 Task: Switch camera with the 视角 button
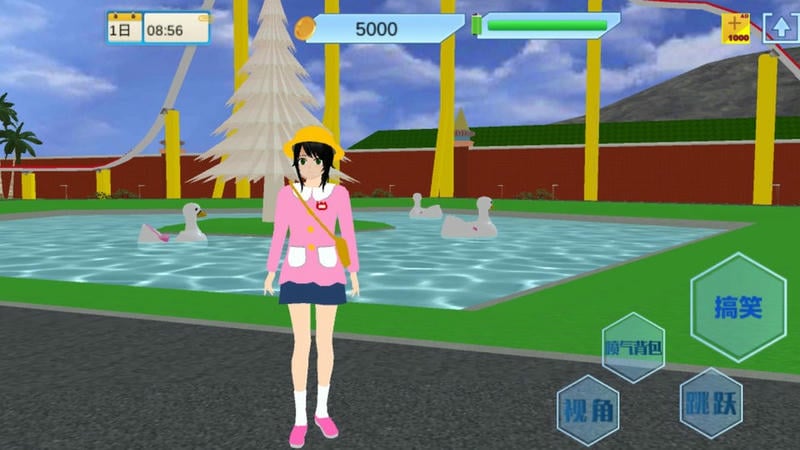[x=588, y=410]
